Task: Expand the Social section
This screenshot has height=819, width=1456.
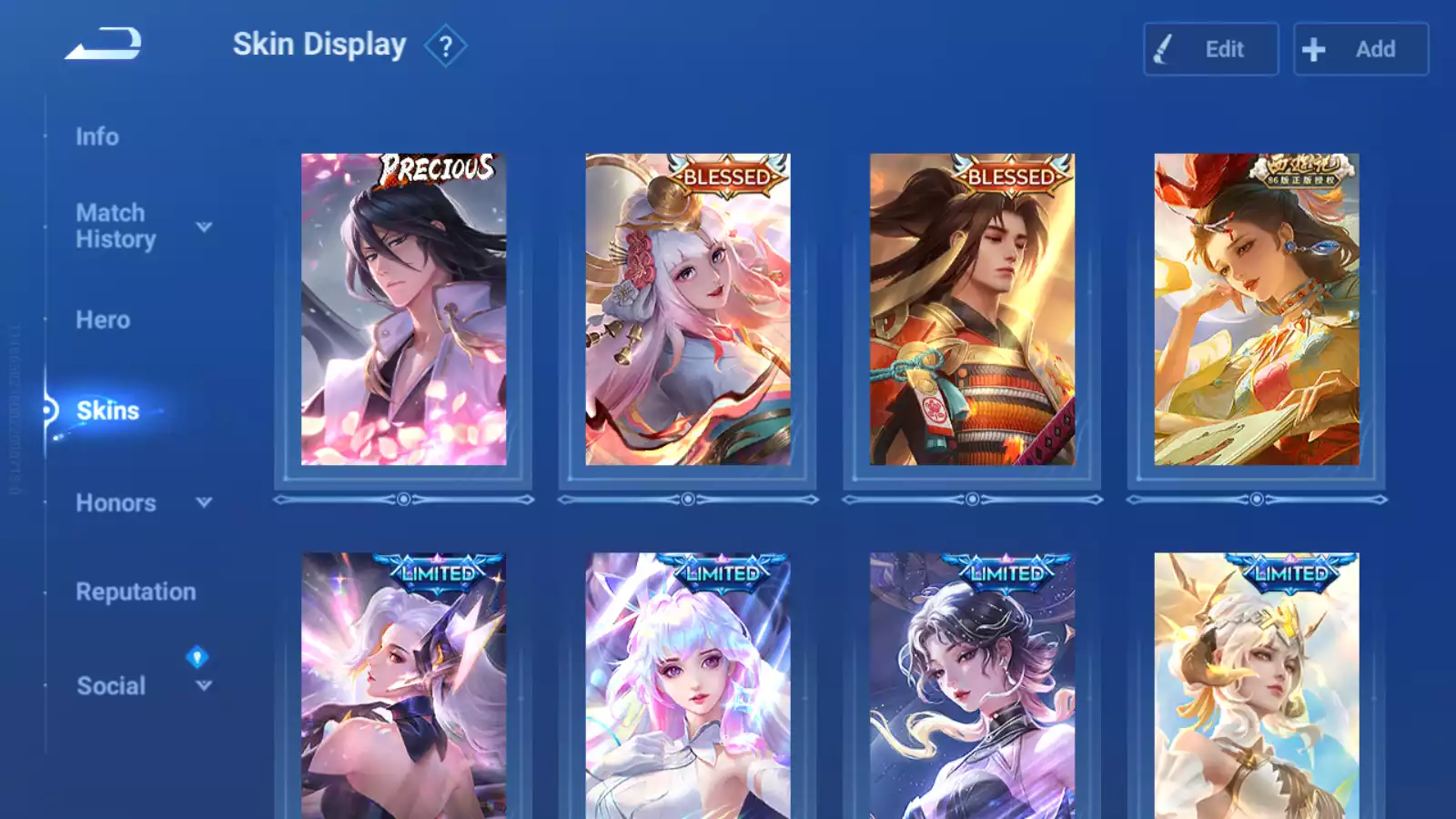Action: point(111,686)
